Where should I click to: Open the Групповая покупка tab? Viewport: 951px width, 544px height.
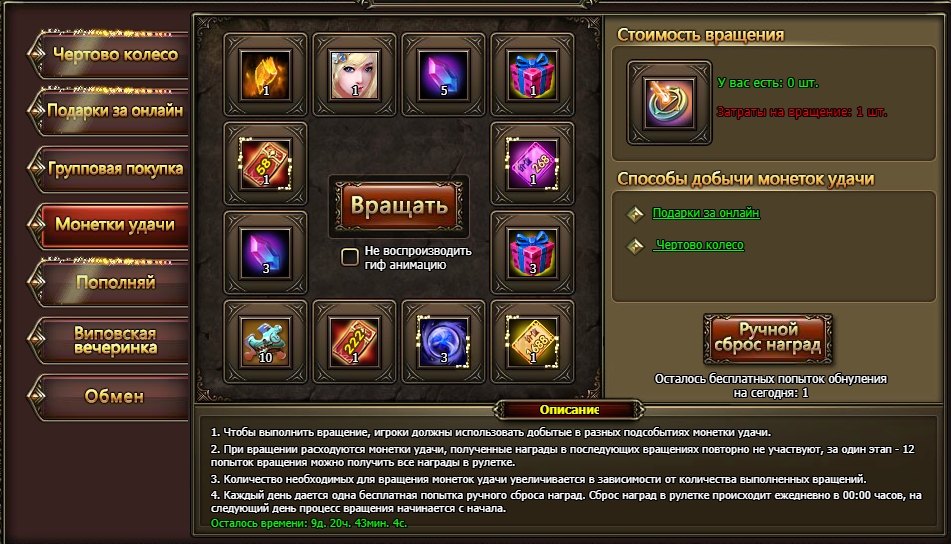coord(114,168)
